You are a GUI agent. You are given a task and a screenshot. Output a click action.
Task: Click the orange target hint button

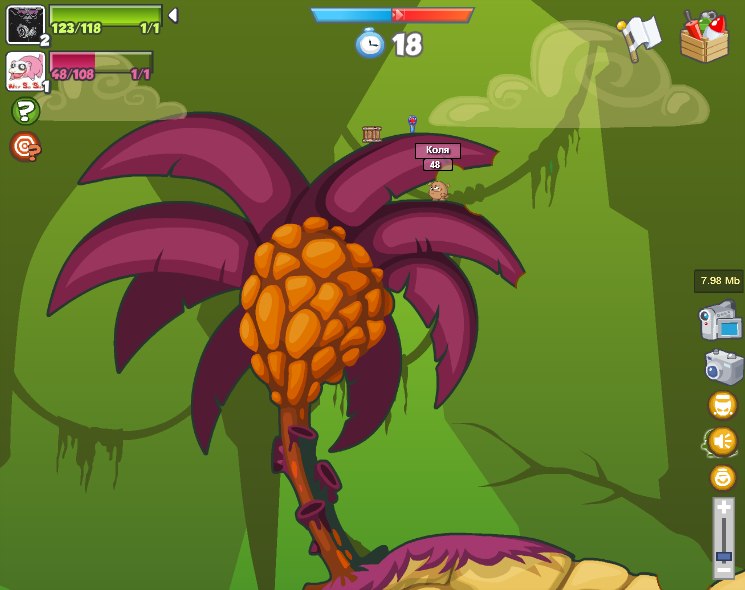[25, 147]
